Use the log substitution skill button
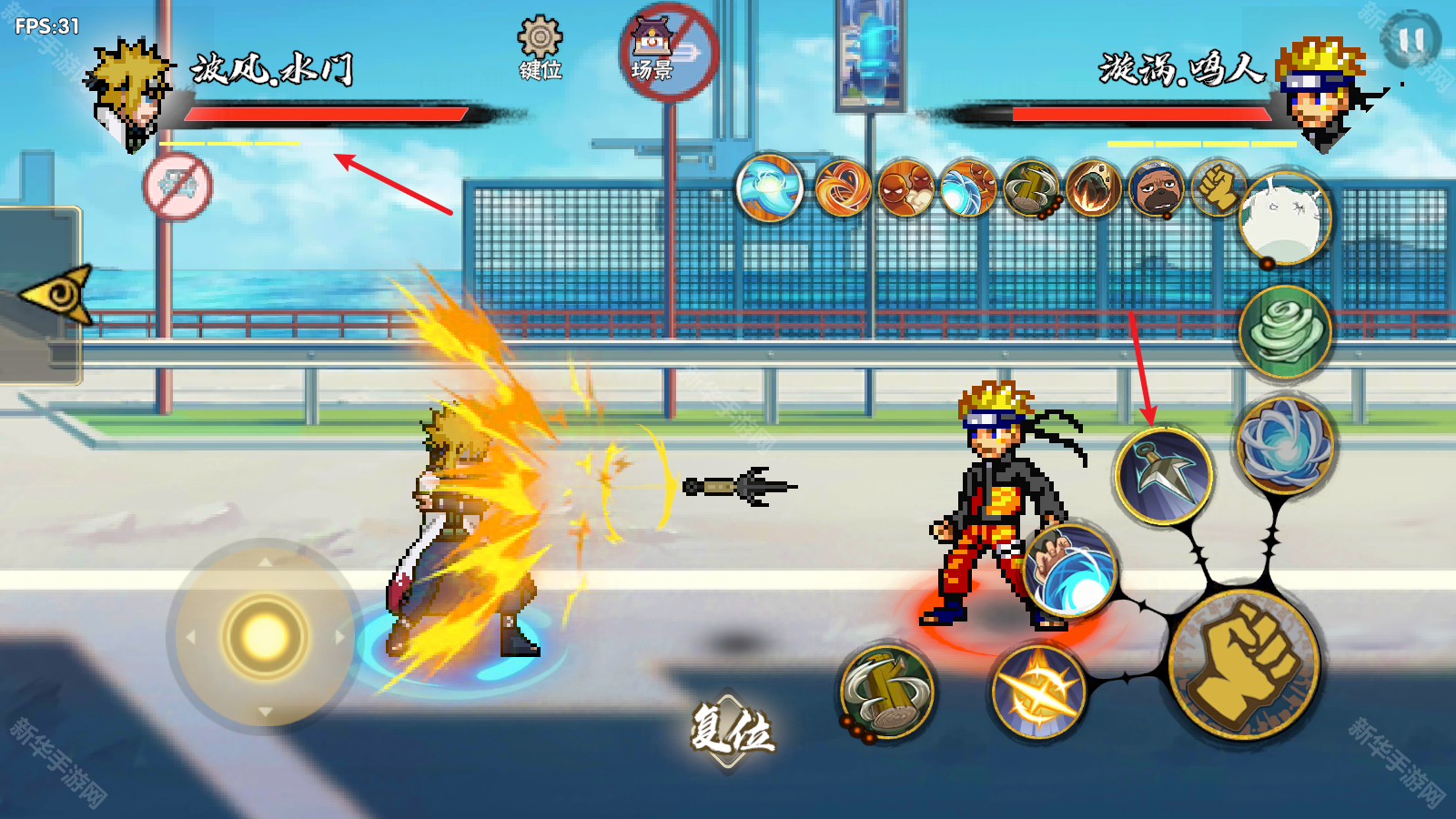This screenshot has width=1456, height=819. coord(886,692)
